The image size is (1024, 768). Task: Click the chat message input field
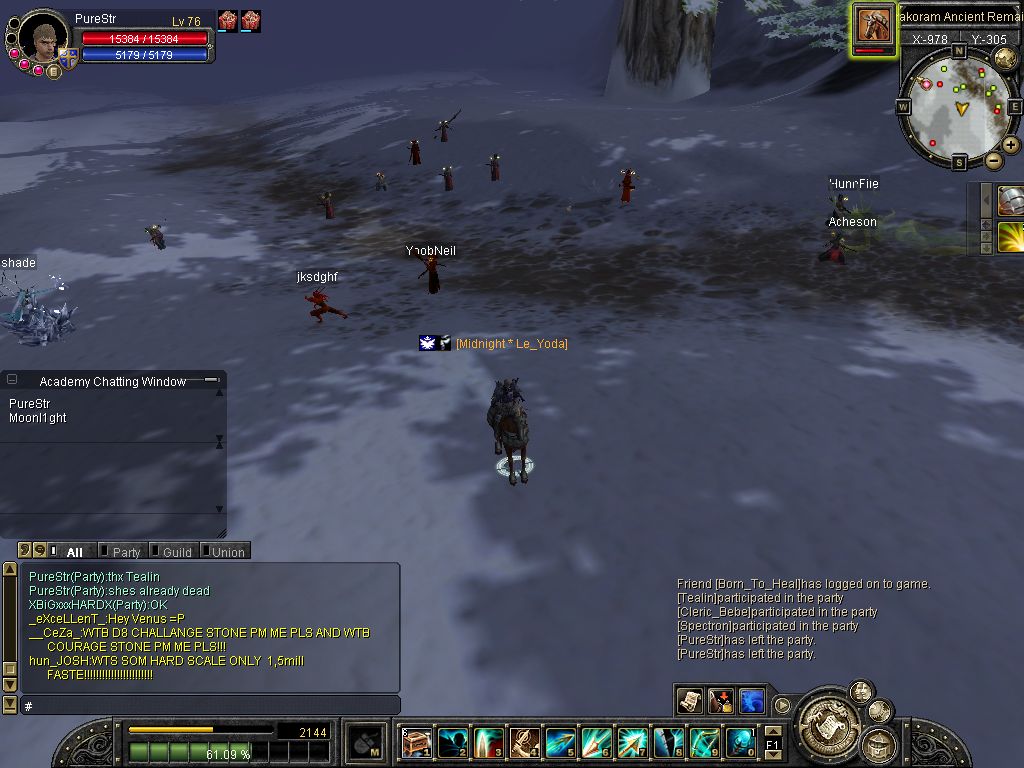pos(210,706)
